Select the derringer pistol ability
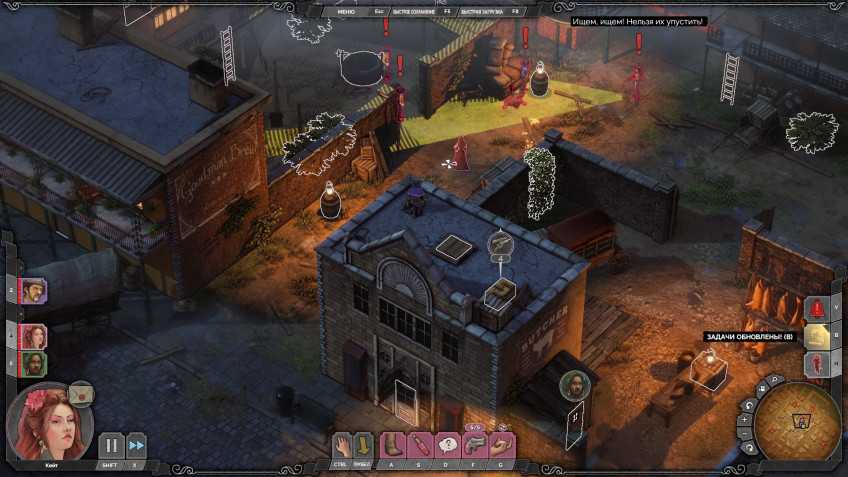 coord(475,444)
